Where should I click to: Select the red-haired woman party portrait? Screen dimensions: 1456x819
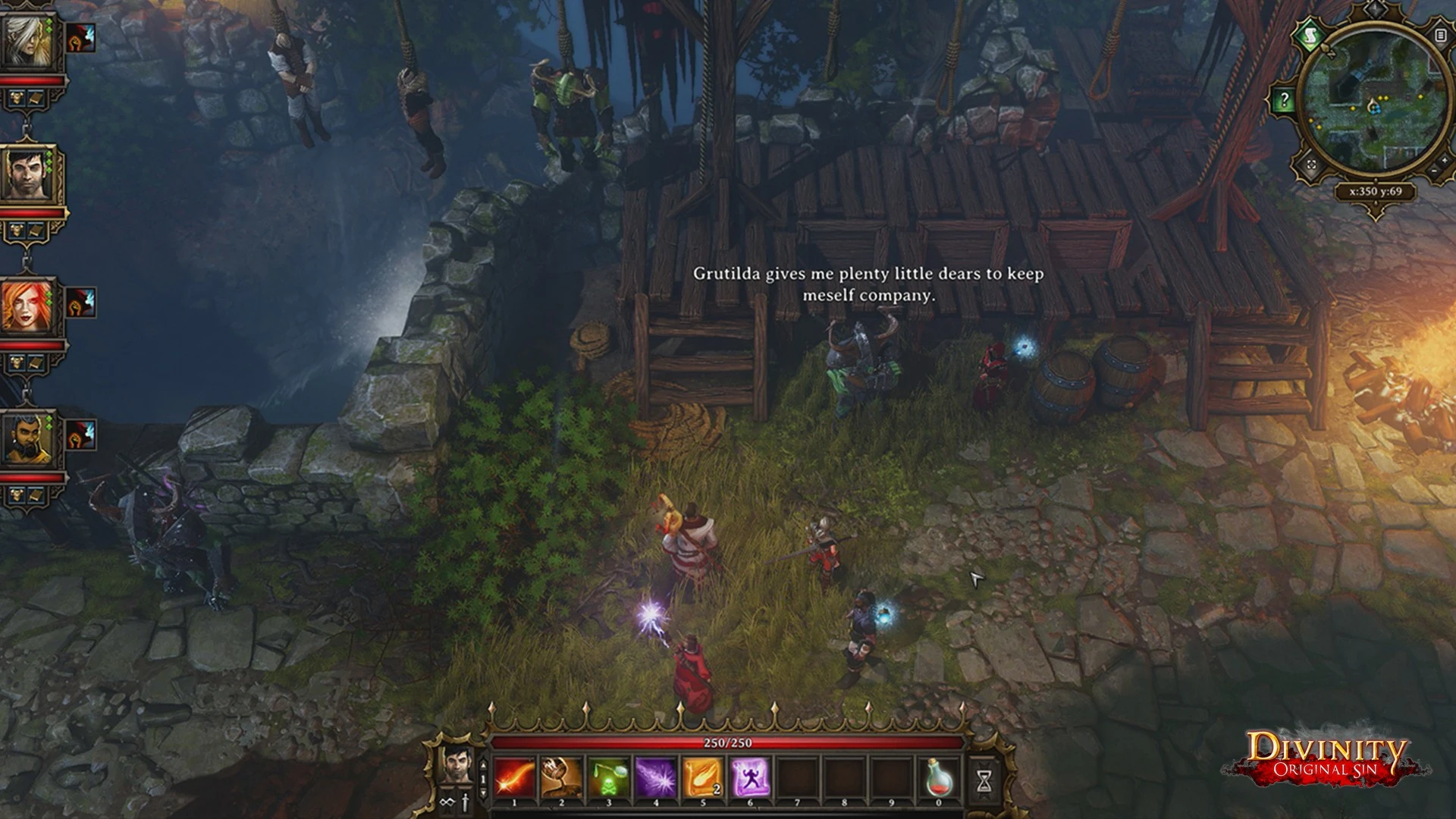[x=29, y=306]
